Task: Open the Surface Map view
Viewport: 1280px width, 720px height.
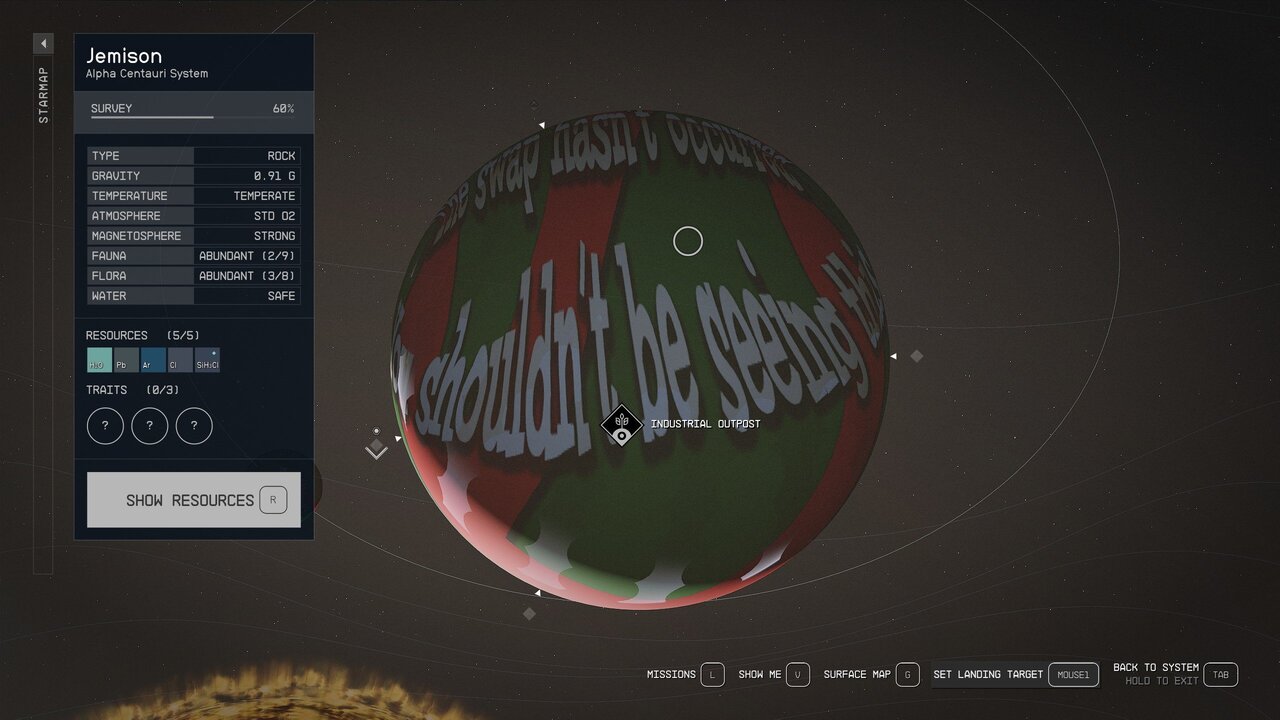Action: (x=870, y=675)
